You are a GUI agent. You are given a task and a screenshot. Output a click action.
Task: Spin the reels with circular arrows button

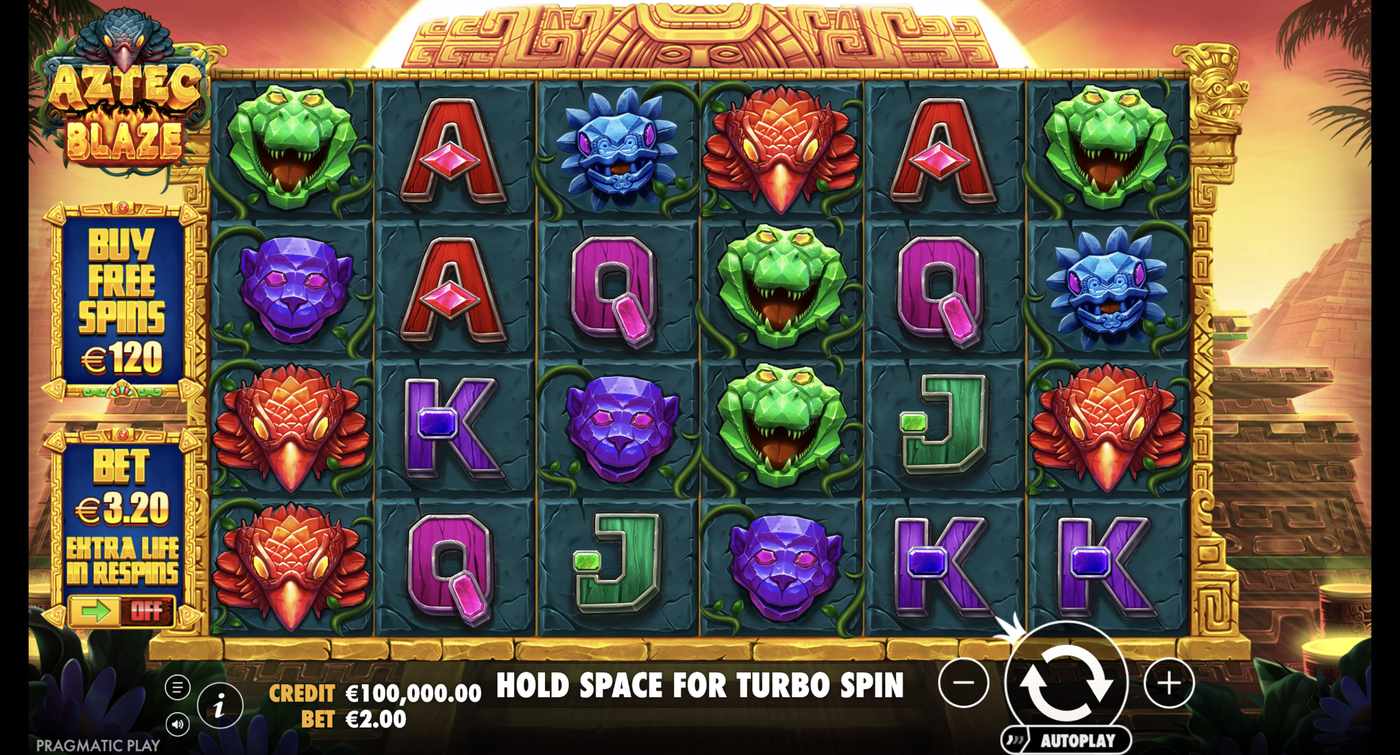(x=1070, y=685)
